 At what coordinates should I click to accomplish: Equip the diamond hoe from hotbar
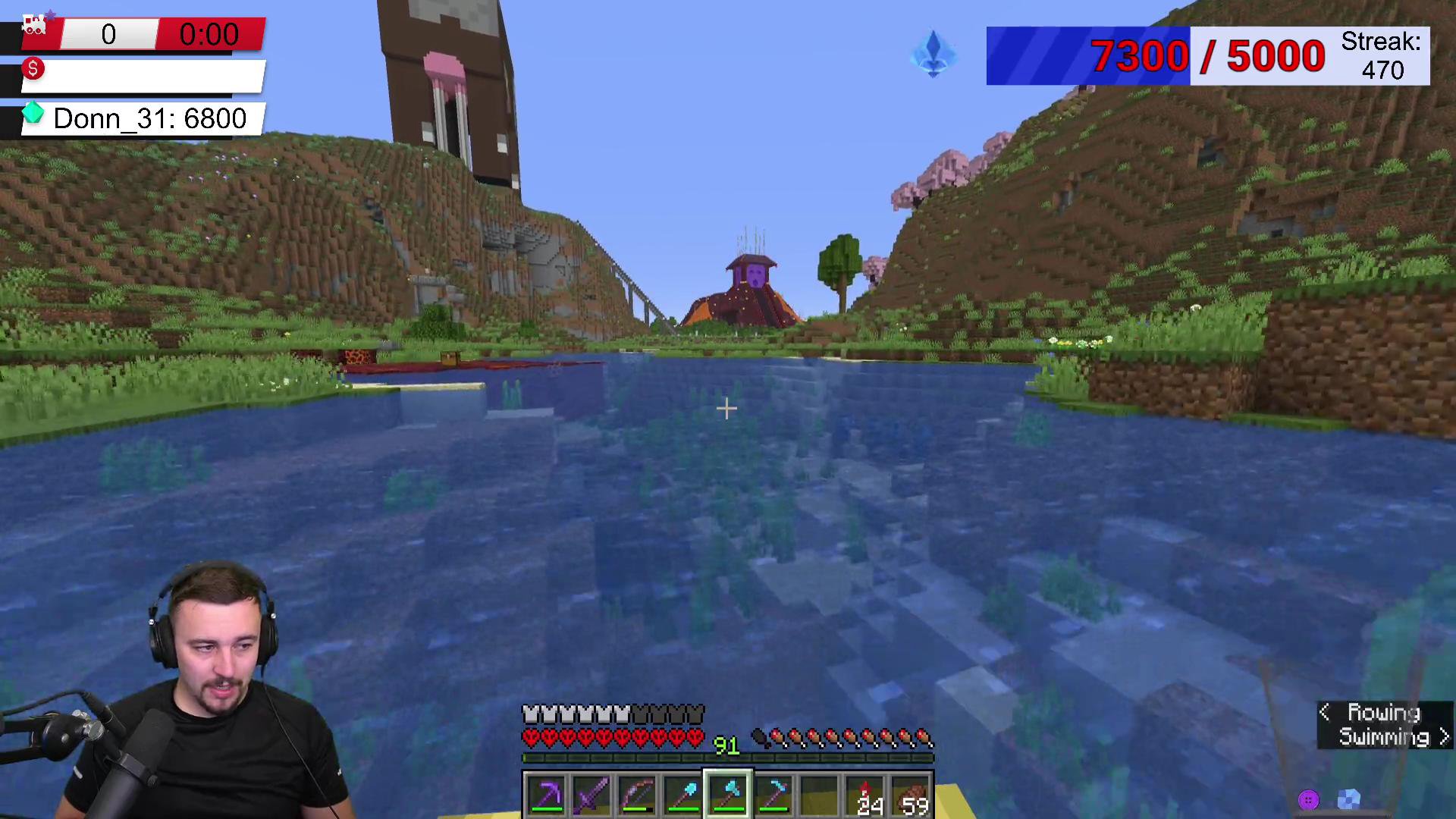pyautogui.click(x=773, y=795)
